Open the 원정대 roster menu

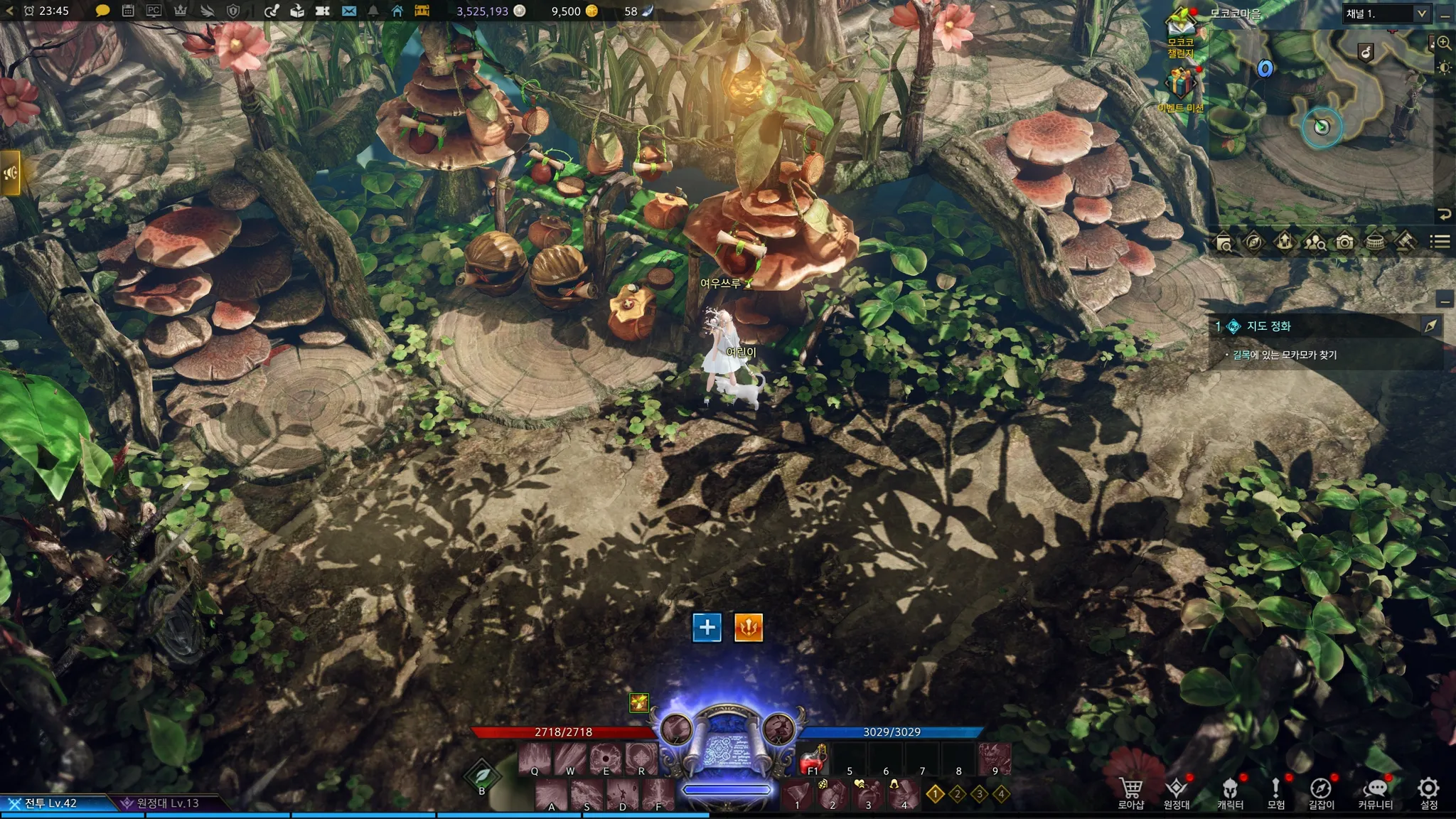click(x=1177, y=792)
